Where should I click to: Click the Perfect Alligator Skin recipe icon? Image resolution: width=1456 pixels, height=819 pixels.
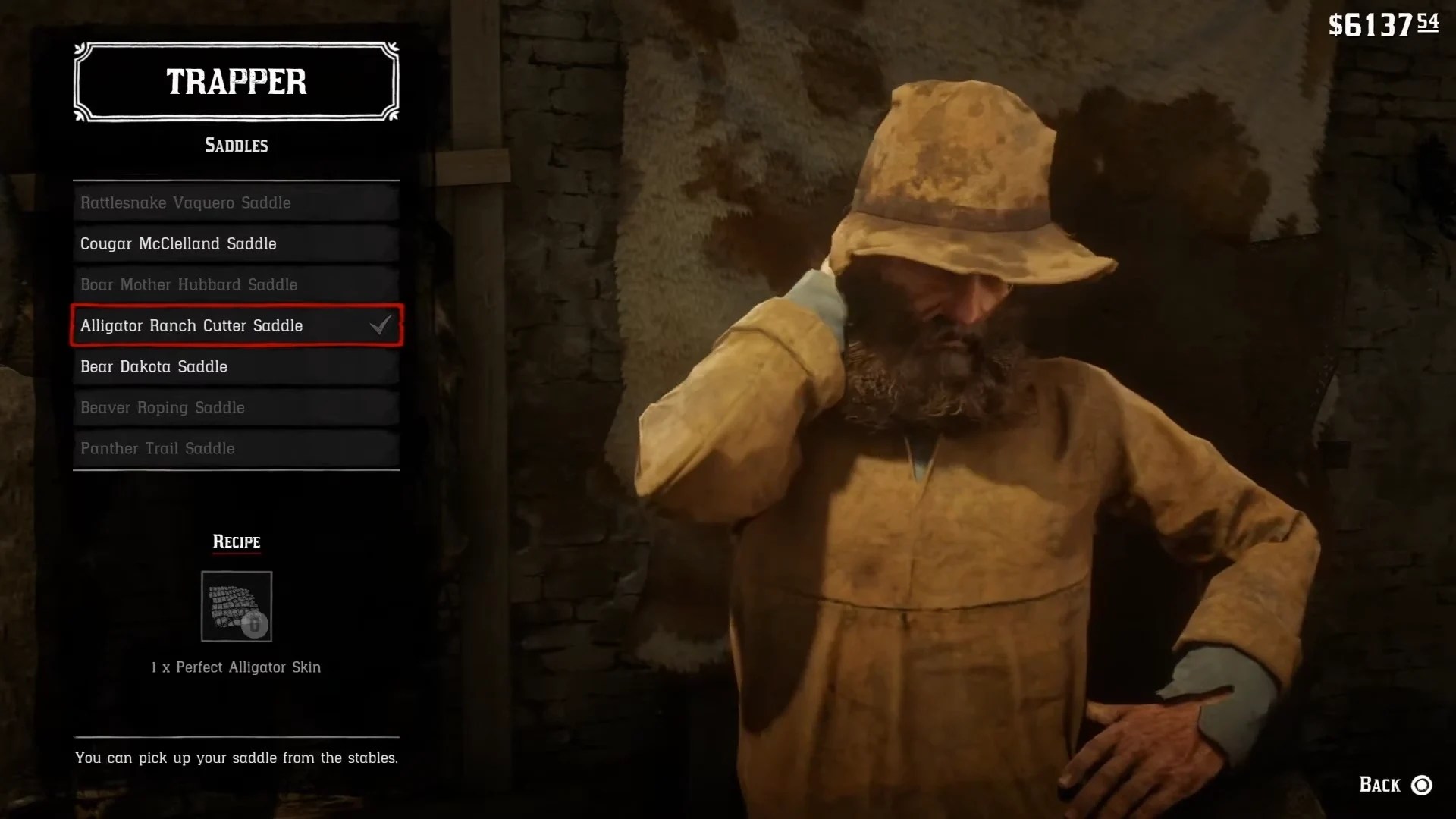click(x=236, y=606)
